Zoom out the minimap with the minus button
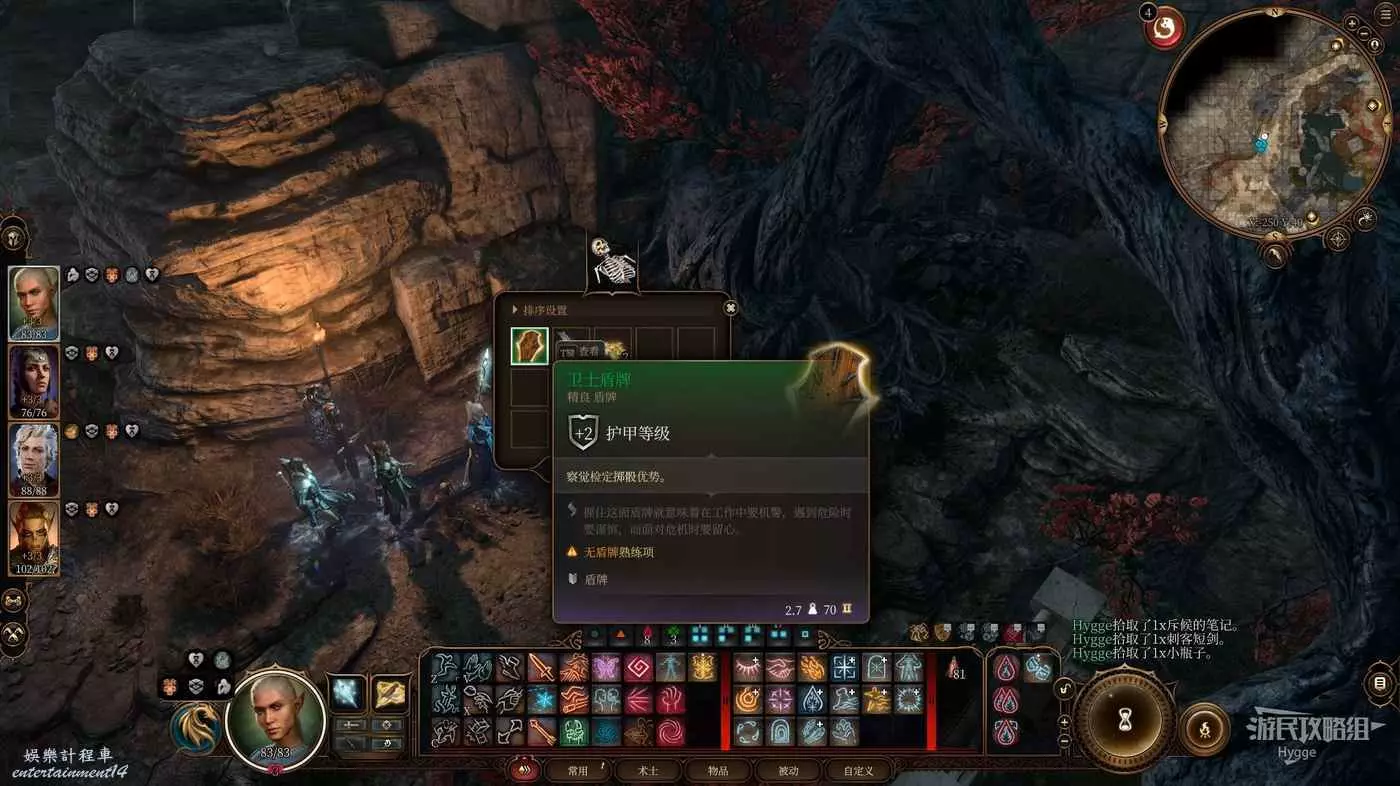 (1366, 34)
